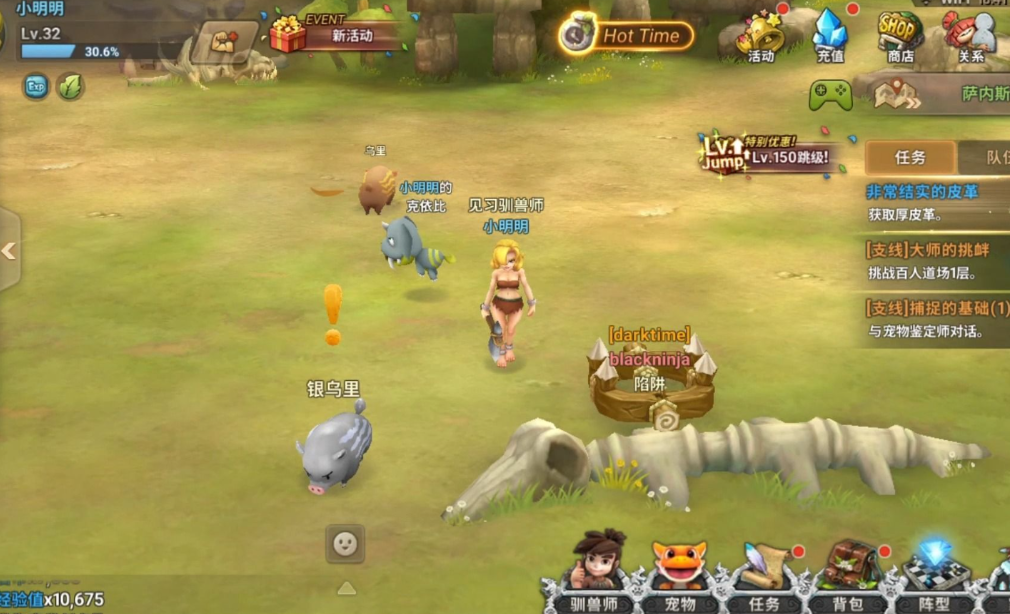Open the 新活动 event gift box

tap(288, 35)
